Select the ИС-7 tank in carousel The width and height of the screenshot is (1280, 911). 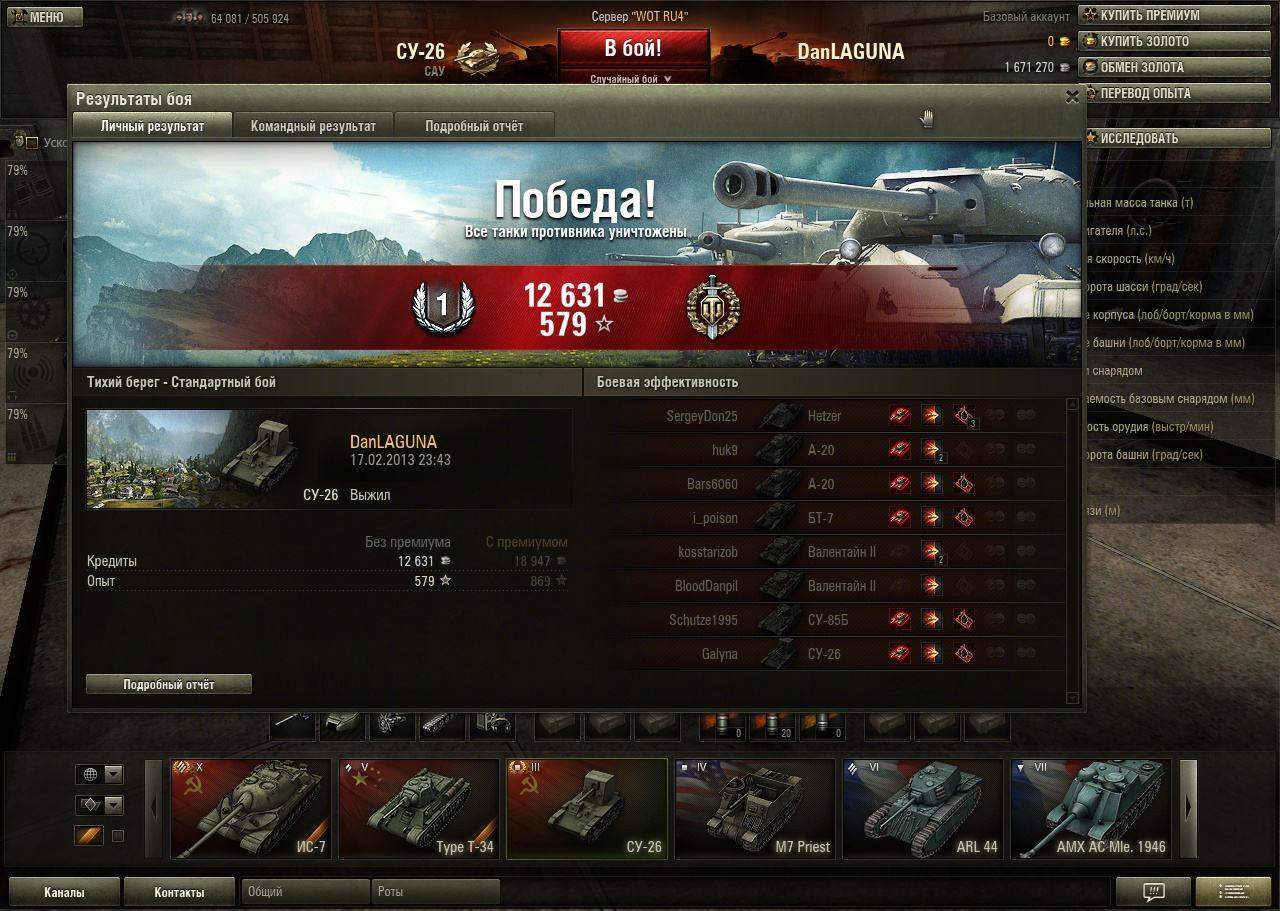tap(250, 808)
